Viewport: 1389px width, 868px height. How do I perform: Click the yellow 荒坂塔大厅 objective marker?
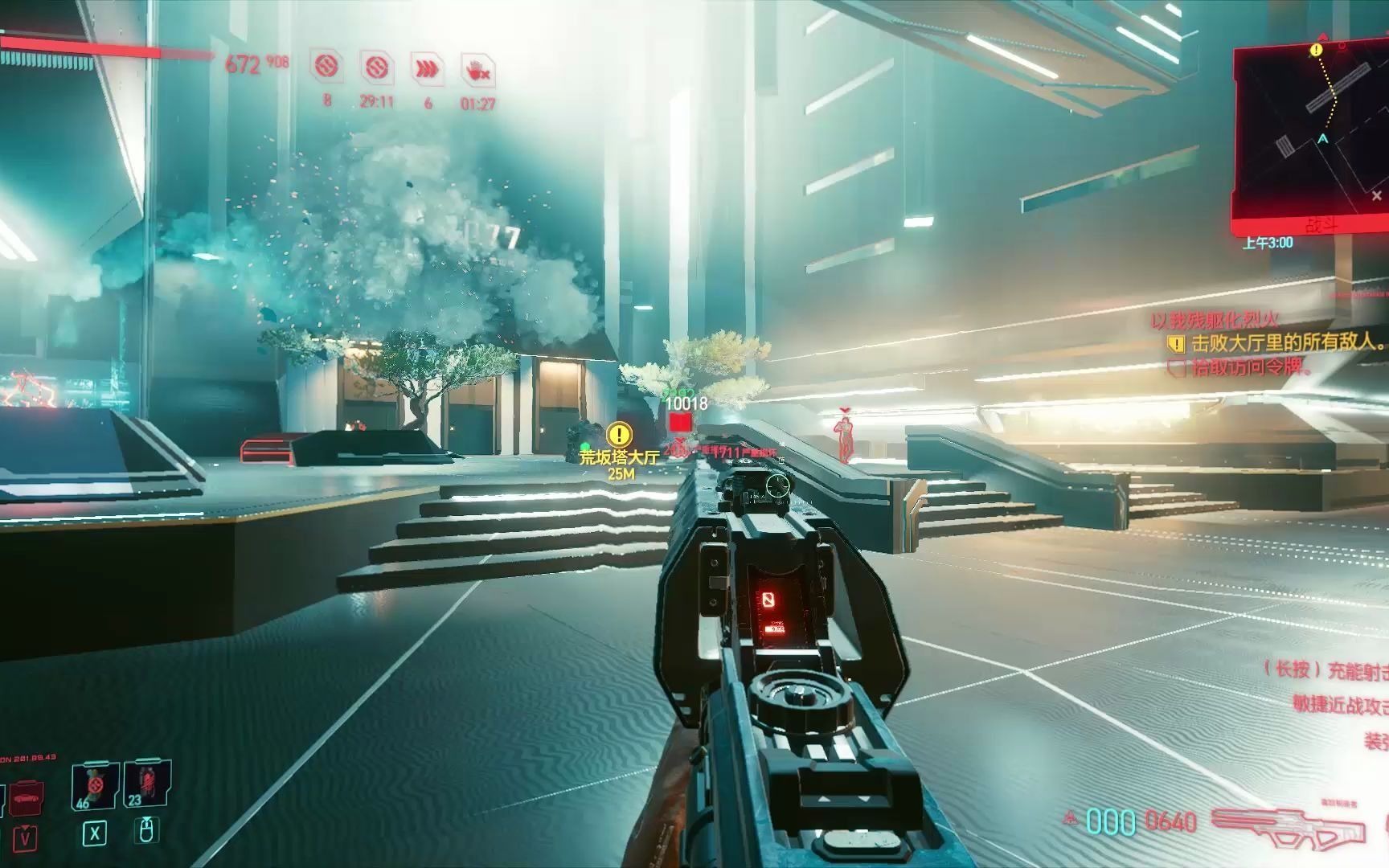click(x=619, y=436)
